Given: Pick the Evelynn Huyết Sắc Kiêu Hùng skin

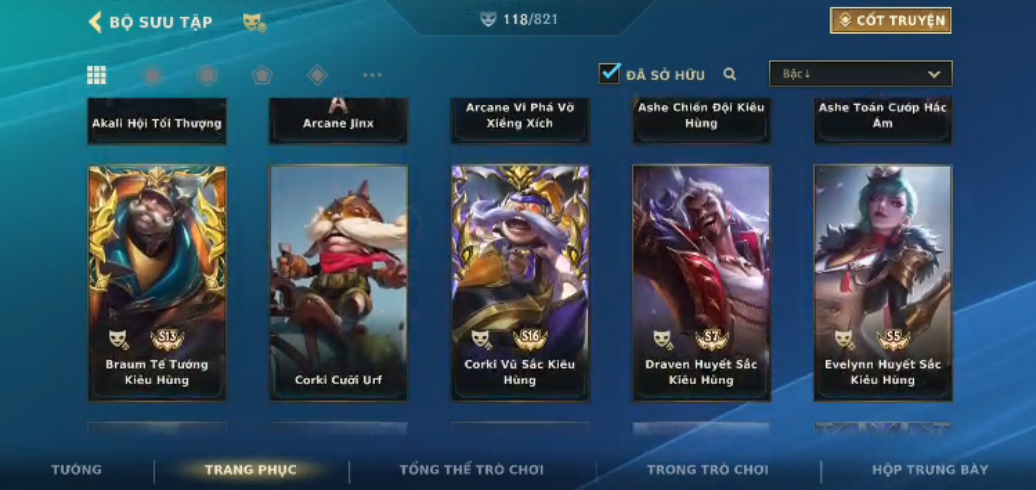Looking at the screenshot, I should click(x=882, y=283).
